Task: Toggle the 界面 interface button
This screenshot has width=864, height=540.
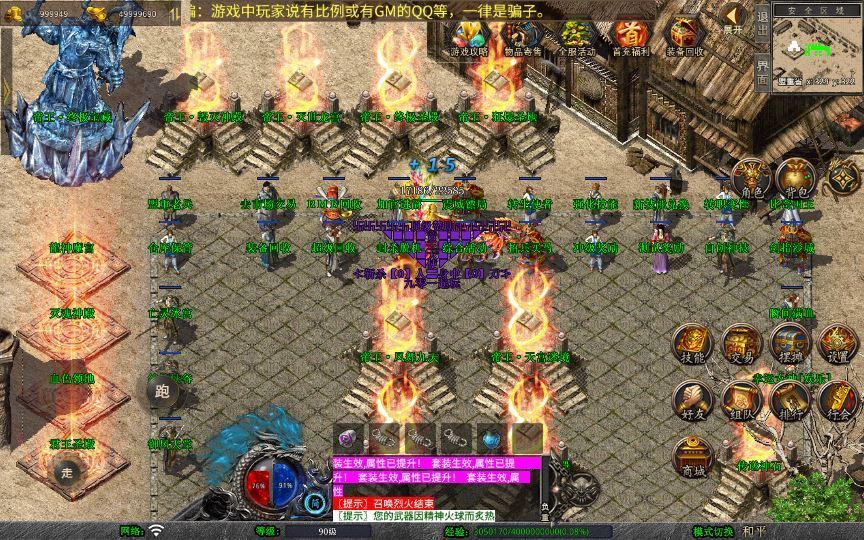Action: click(762, 72)
